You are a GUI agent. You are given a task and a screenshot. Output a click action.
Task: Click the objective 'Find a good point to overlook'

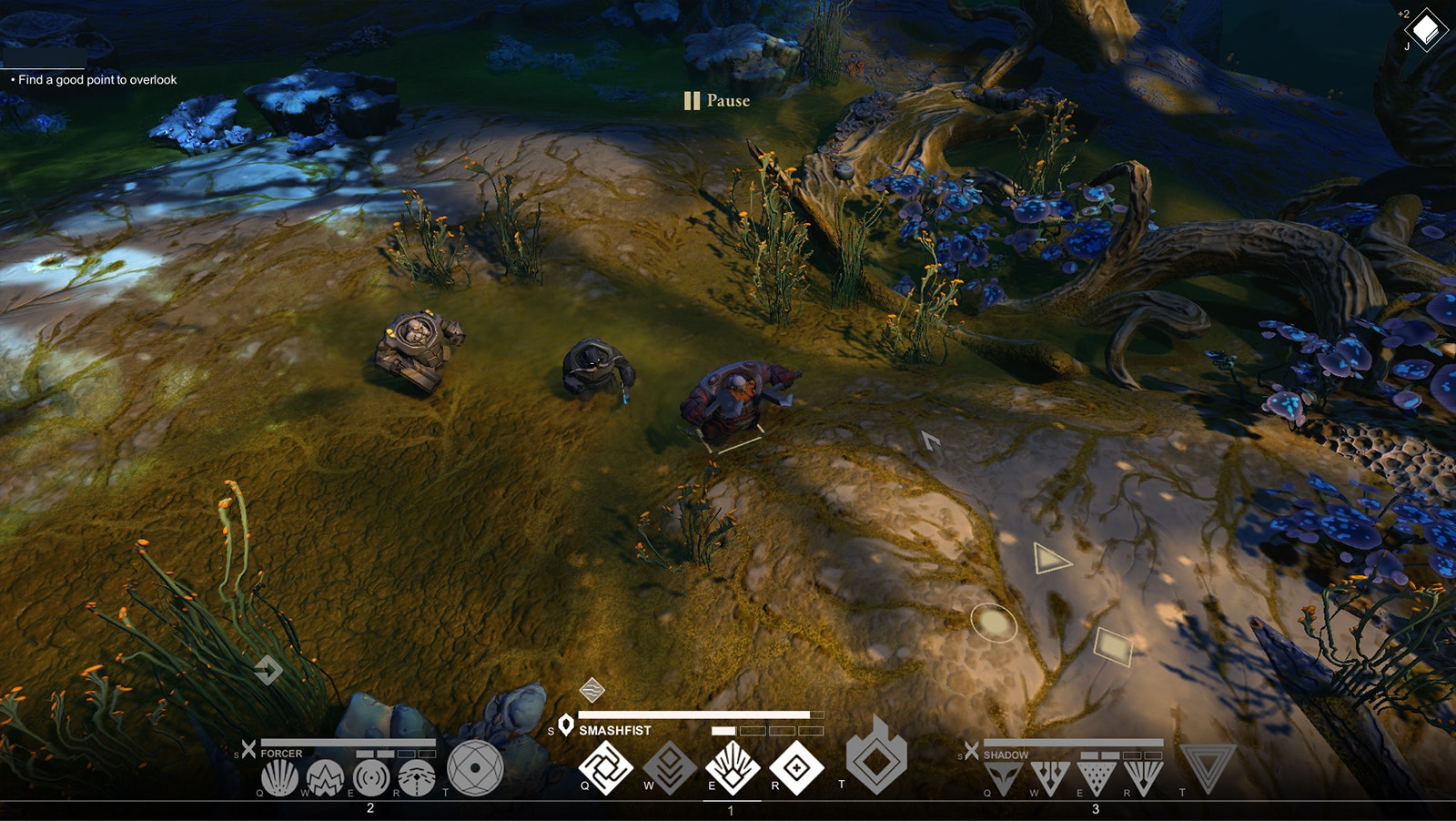96,80
